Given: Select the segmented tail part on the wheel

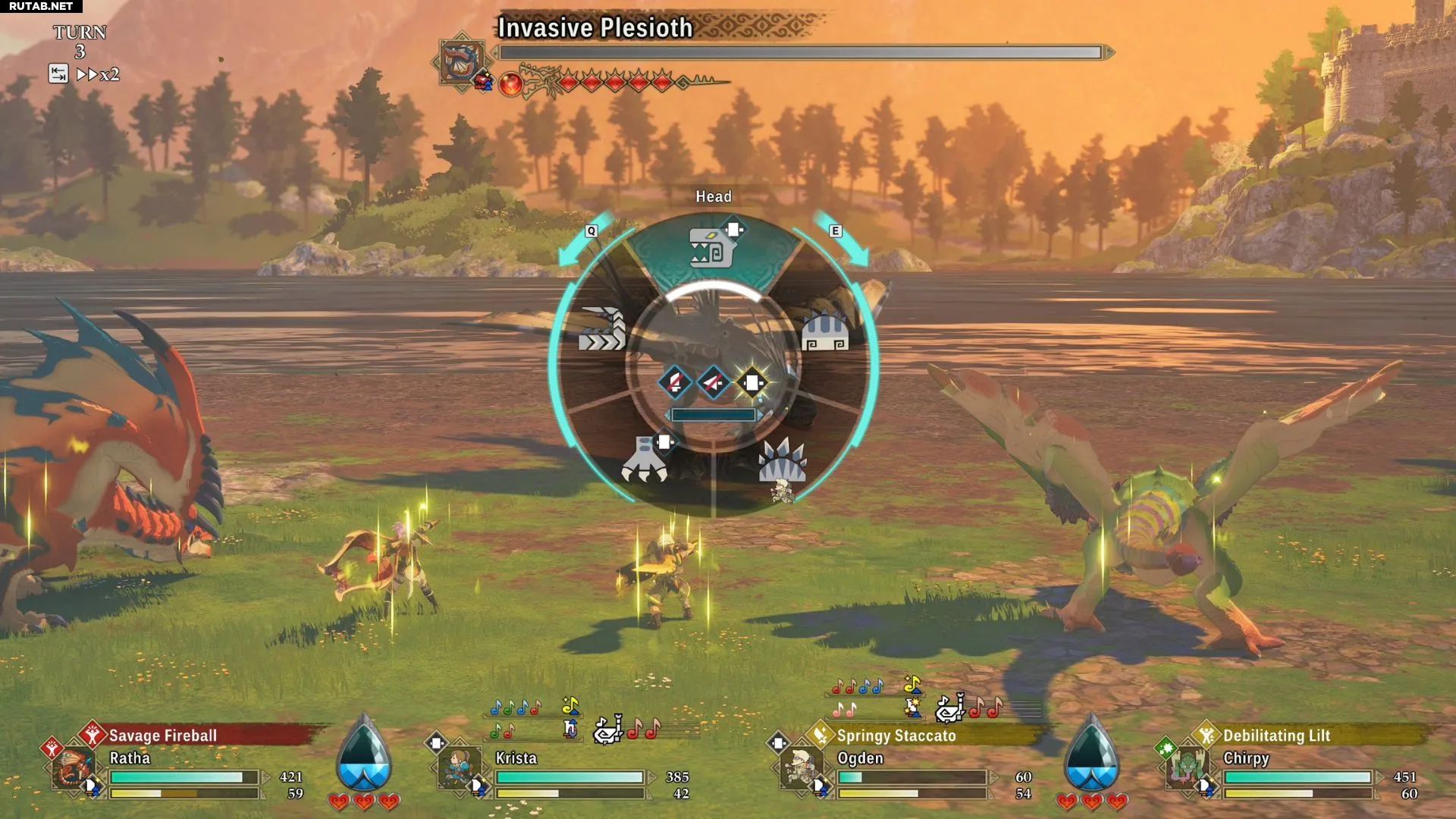Looking at the screenshot, I should 603,330.
